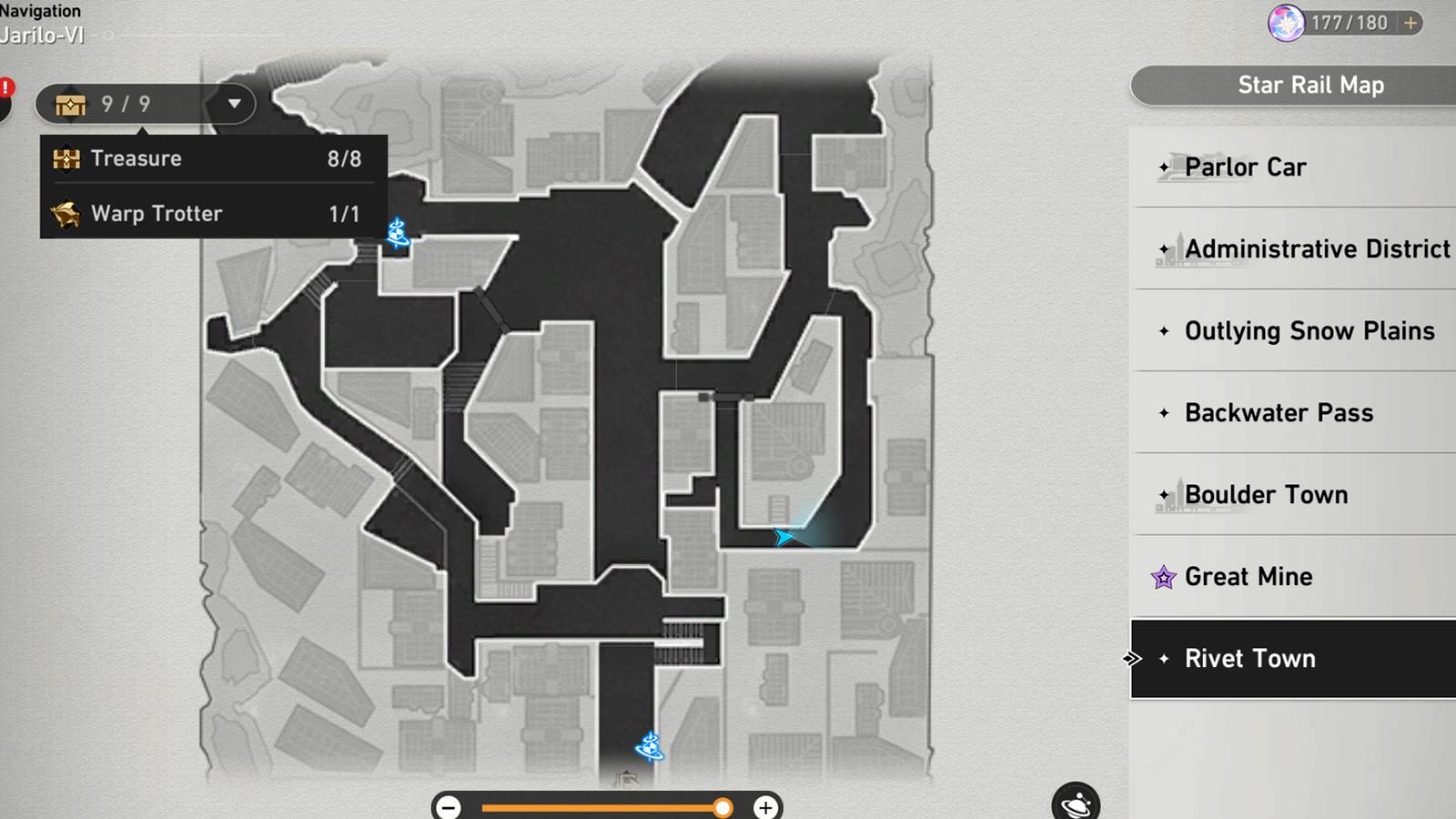Click the Treasure chest counter icon
This screenshot has height=819, width=1456.
coord(71,104)
